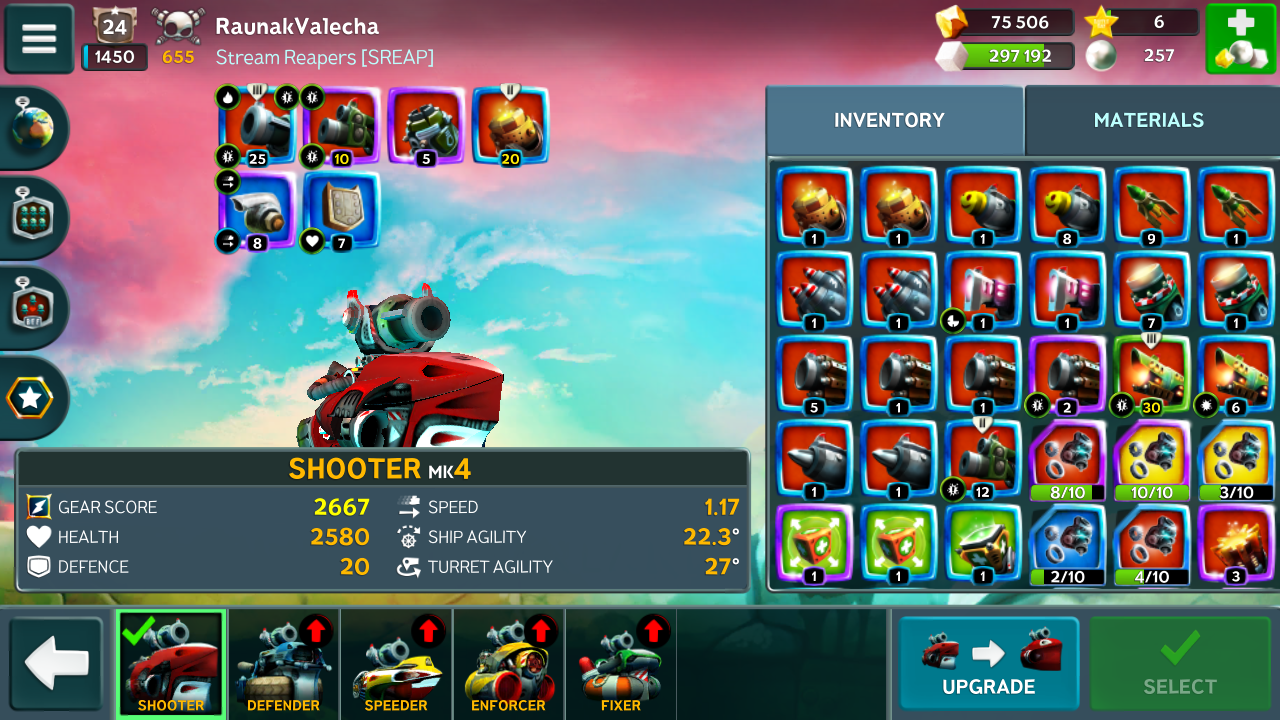Select the Shooter ship thumbnail
The height and width of the screenshot is (720, 1280).
(x=171, y=664)
